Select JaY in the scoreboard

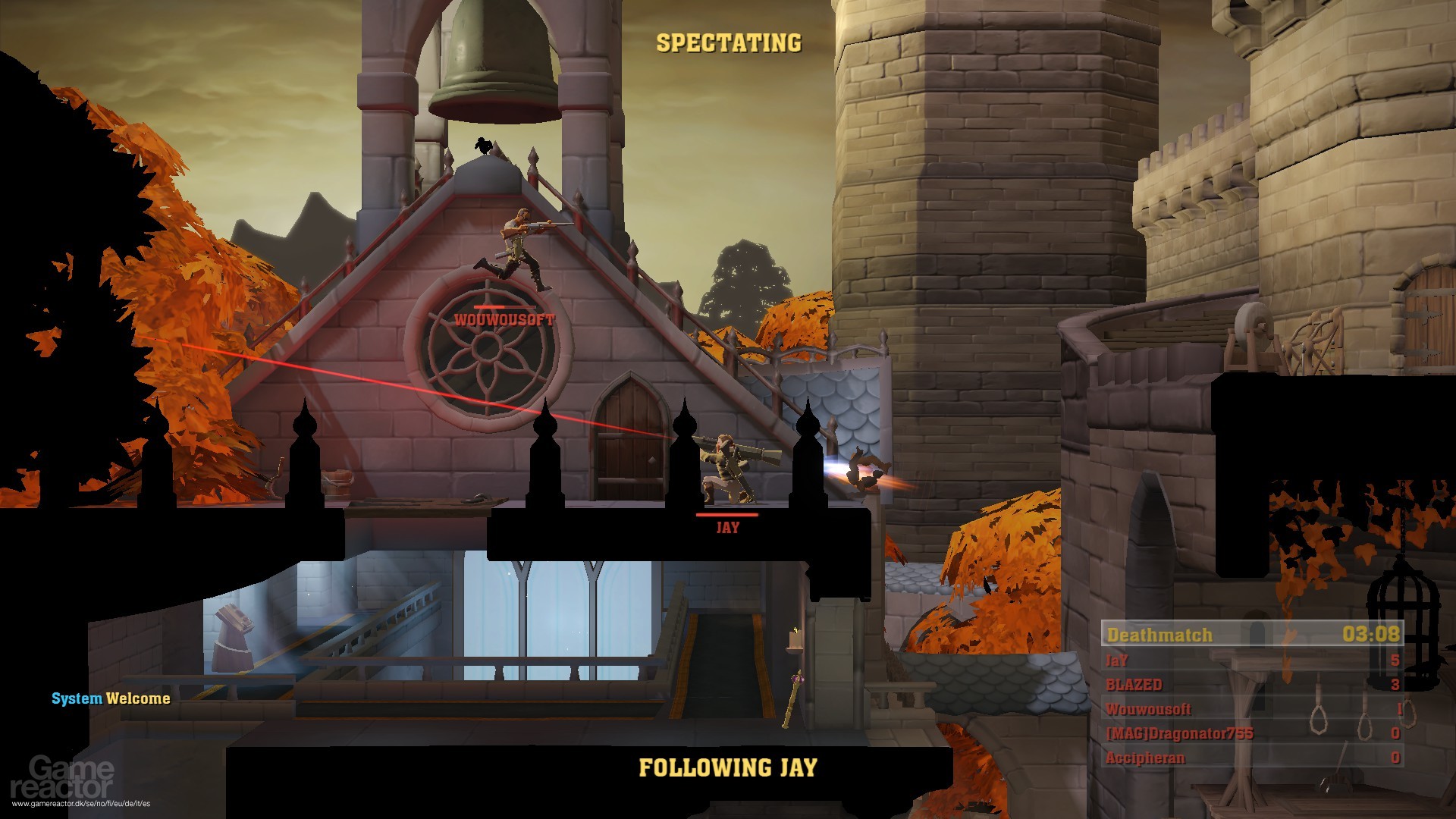point(1119,661)
